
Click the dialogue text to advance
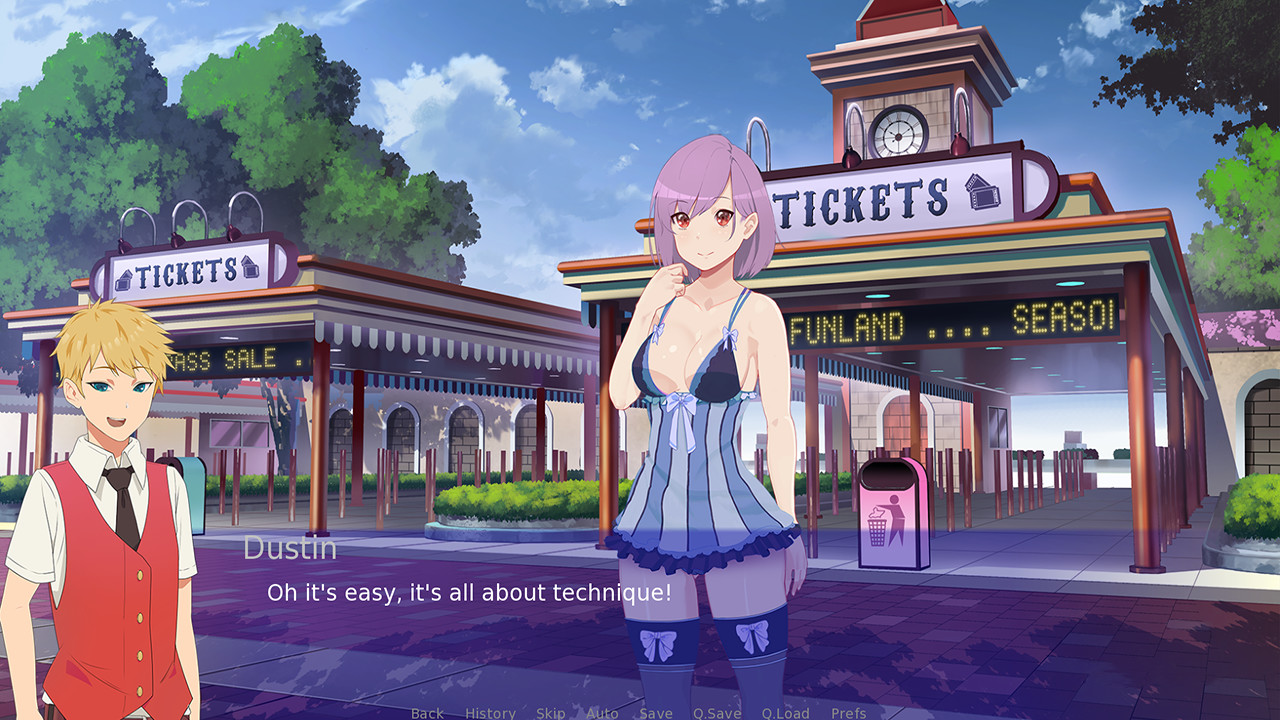click(470, 592)
